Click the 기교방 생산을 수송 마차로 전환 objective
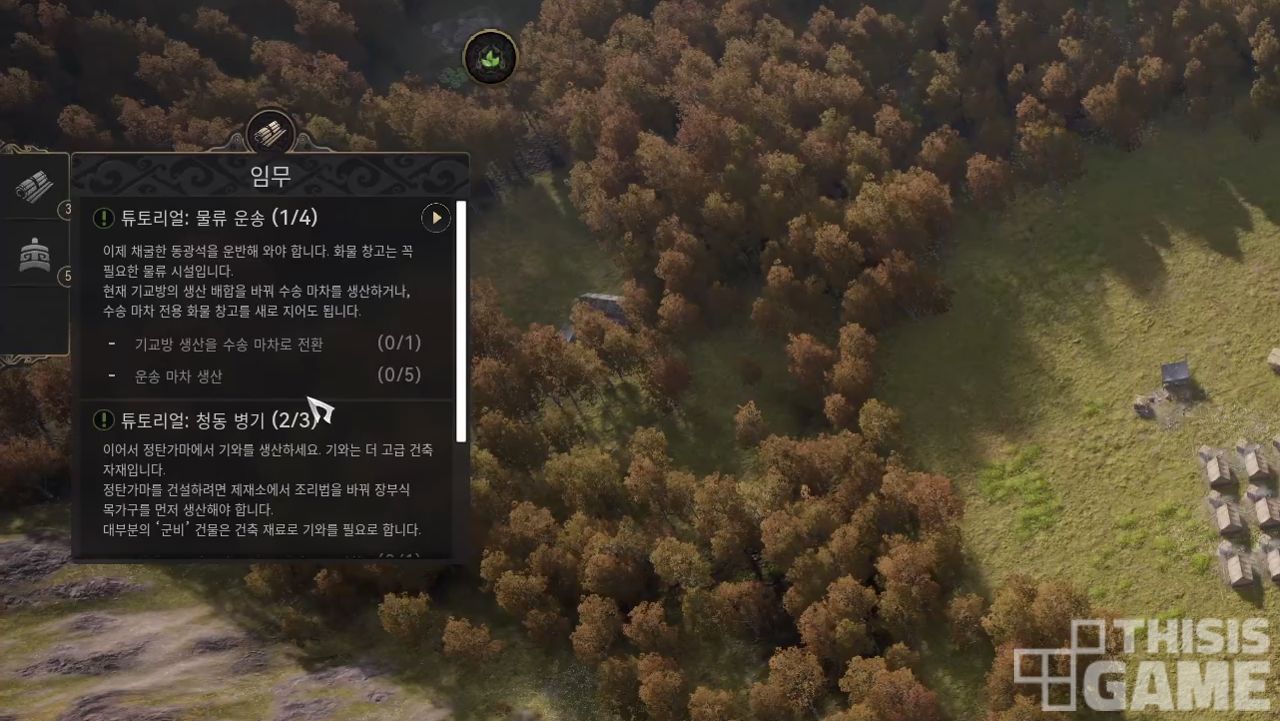Viewport: 1280px width, 721px height. [x=229, y=344]
